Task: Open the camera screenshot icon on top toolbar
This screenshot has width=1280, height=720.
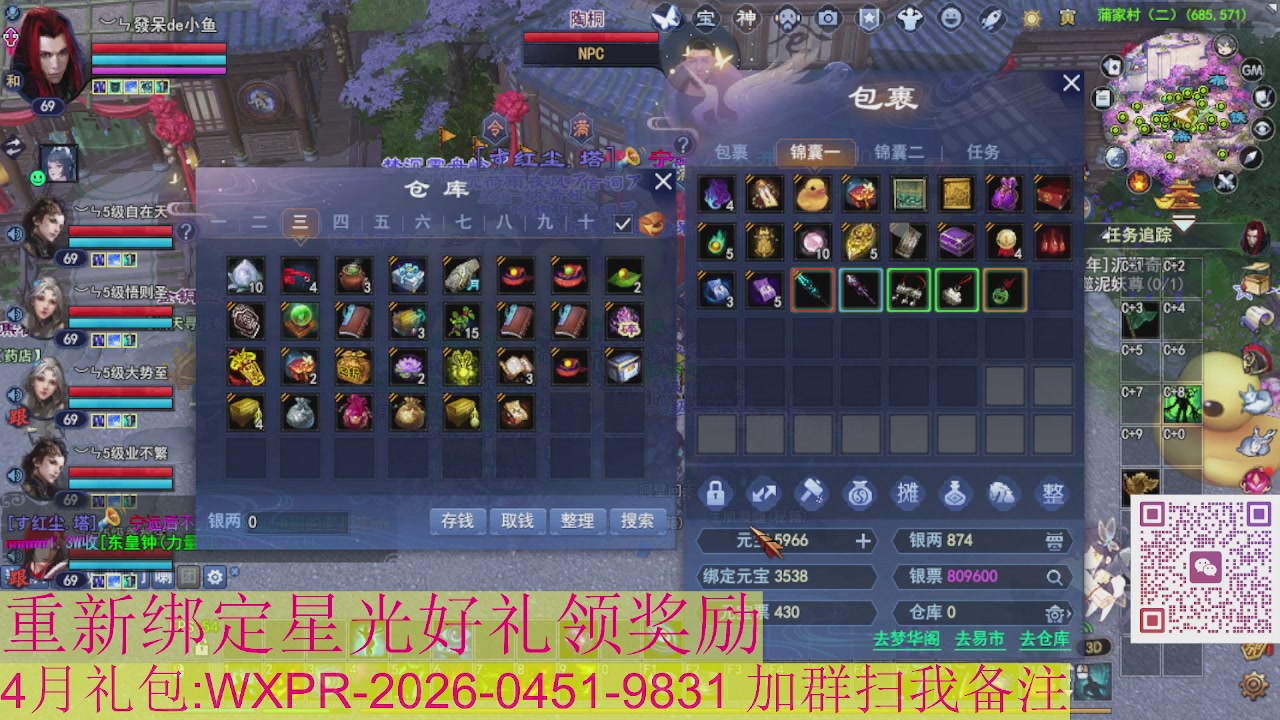Action: click(x=827, y=17)
